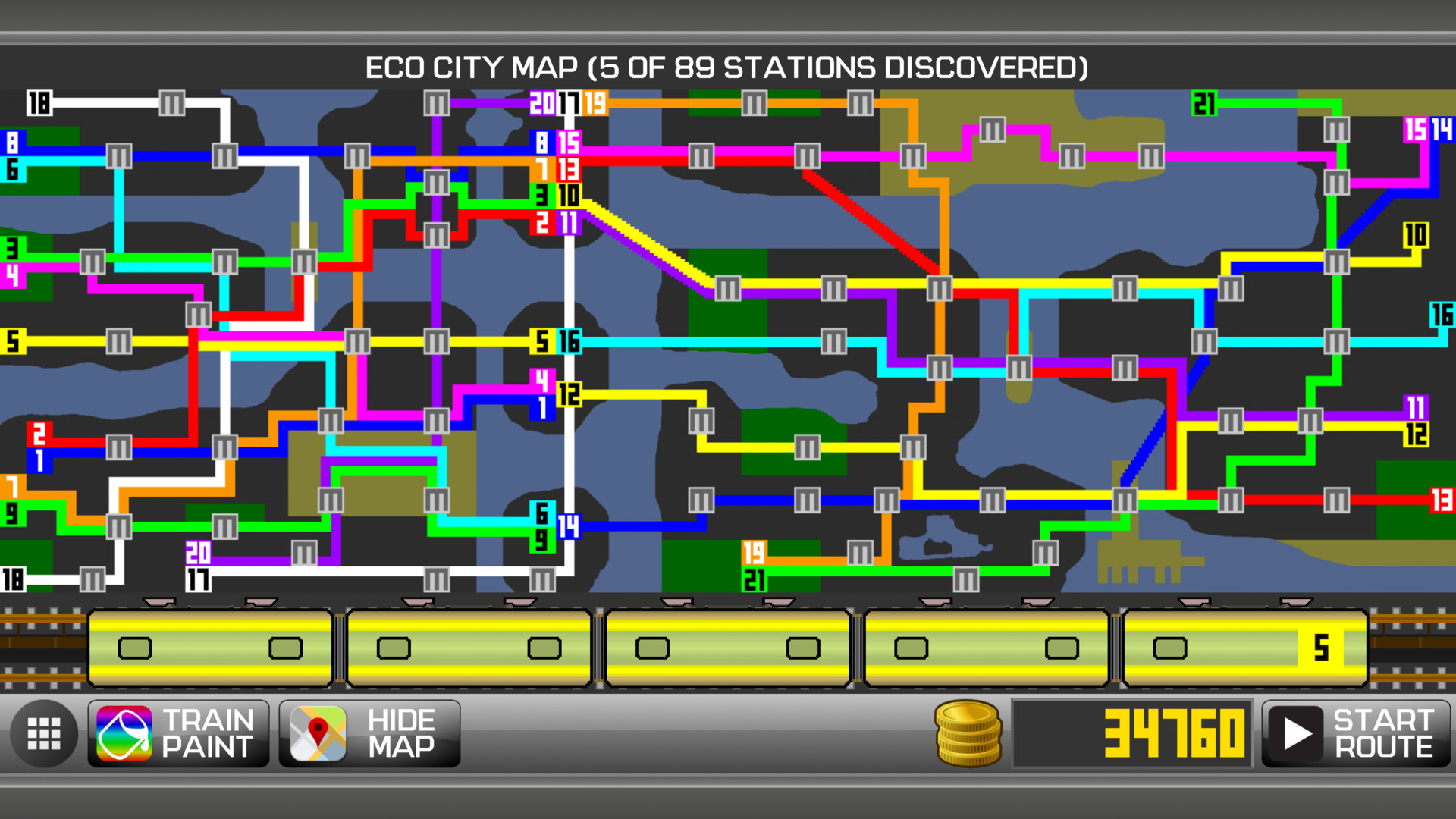
Task: Expand the line 11 purple label
Action: tap(570, 221)
